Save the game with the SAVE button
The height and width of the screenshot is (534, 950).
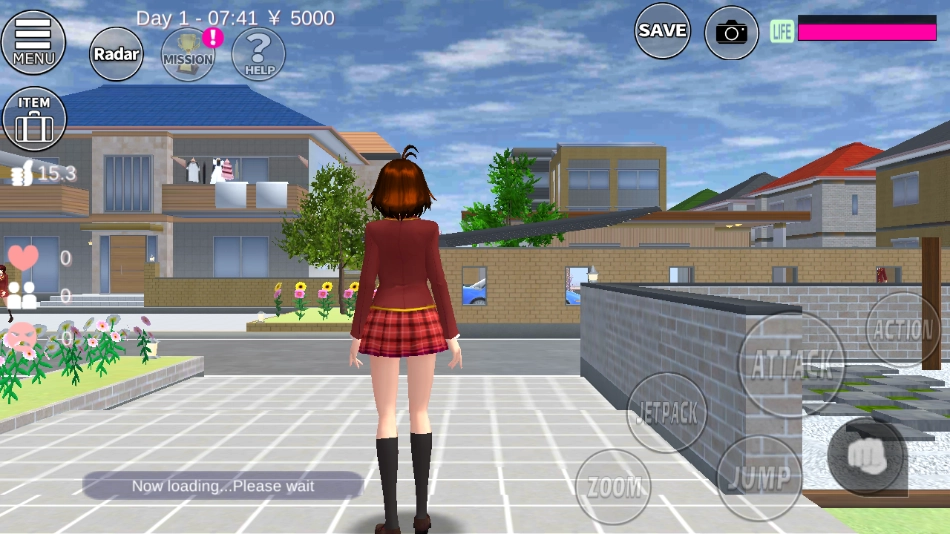[663, 31]
